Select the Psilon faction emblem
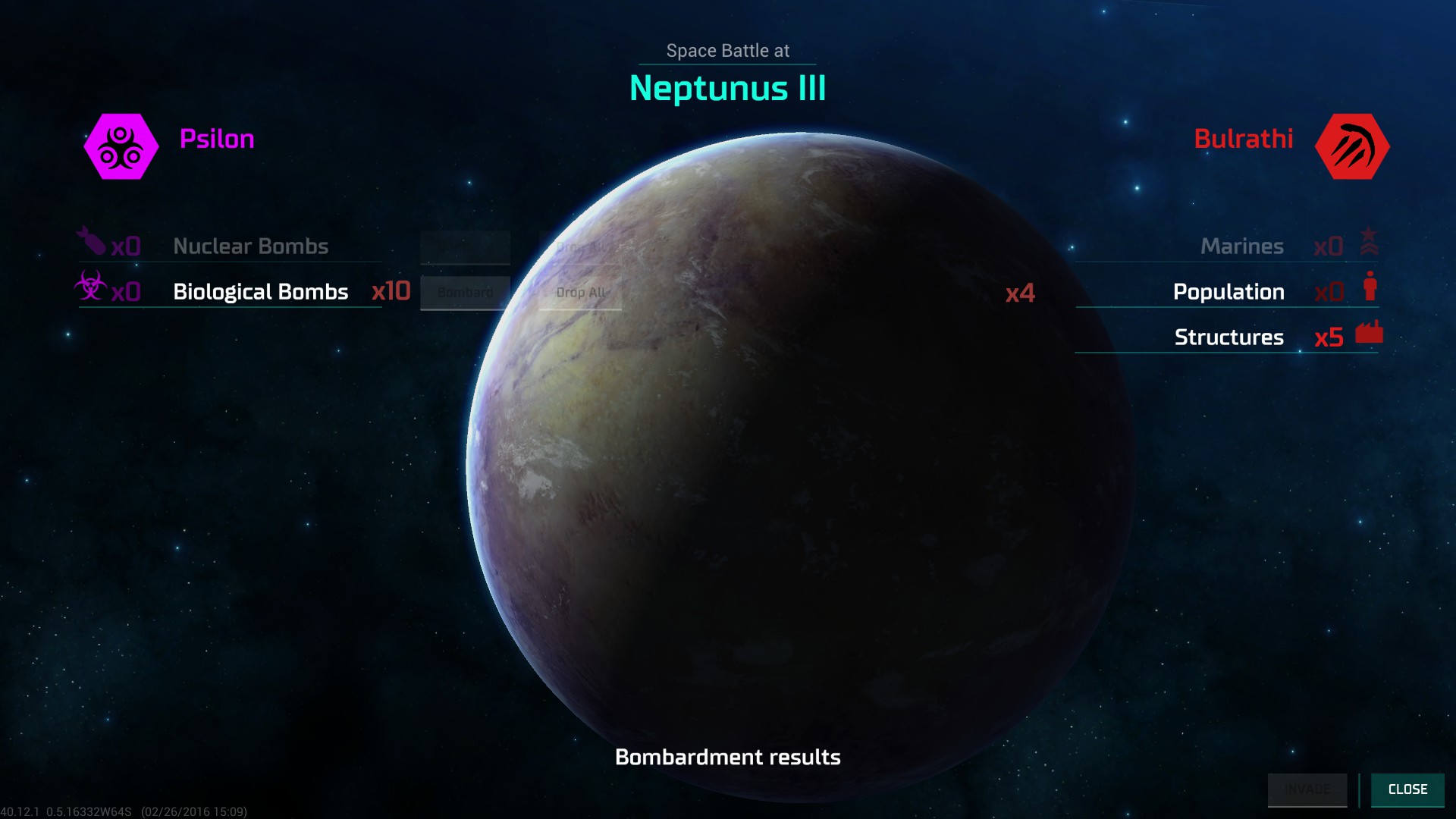The height and width of the screenshot is (819, 1456). click(121, 146)
